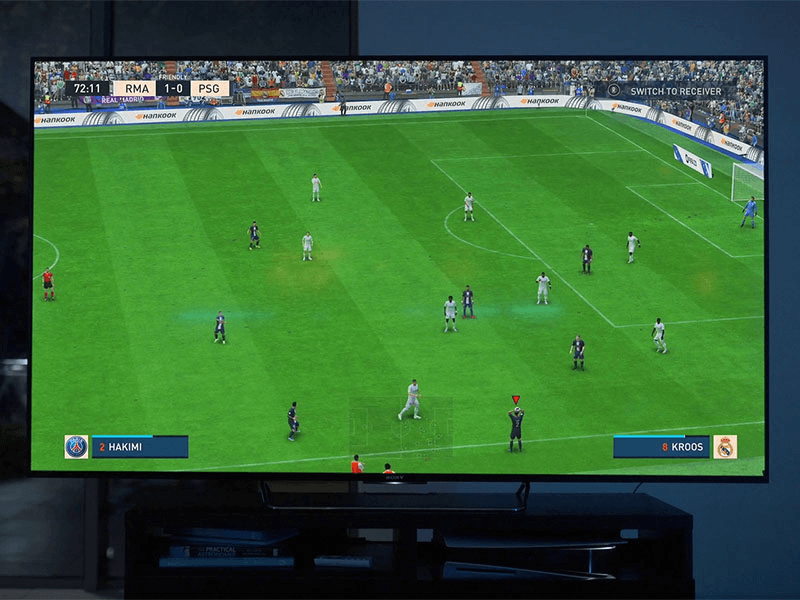
Task: Click the Real Madrid club crest
Action: pos(725,447)
